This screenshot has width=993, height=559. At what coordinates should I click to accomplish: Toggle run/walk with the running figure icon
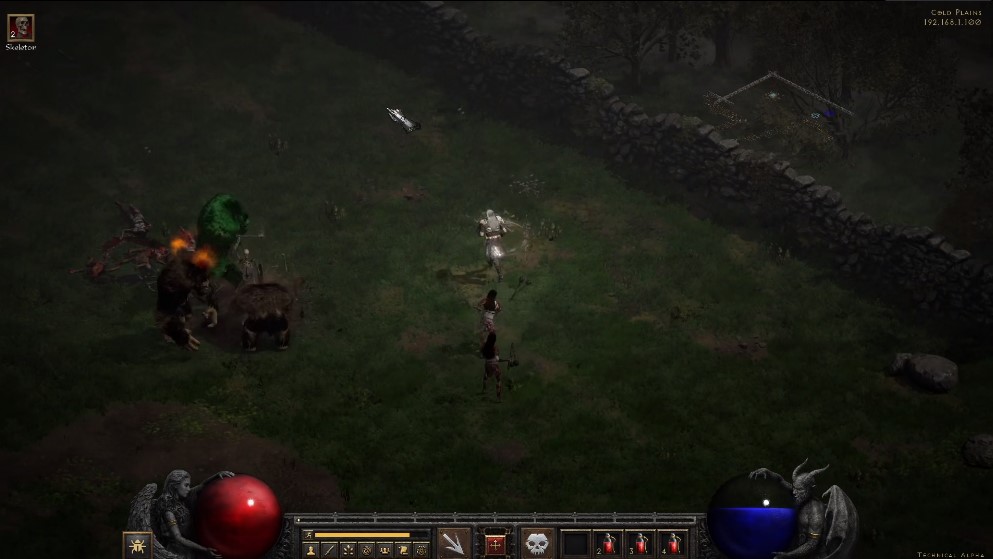point(308,535)
